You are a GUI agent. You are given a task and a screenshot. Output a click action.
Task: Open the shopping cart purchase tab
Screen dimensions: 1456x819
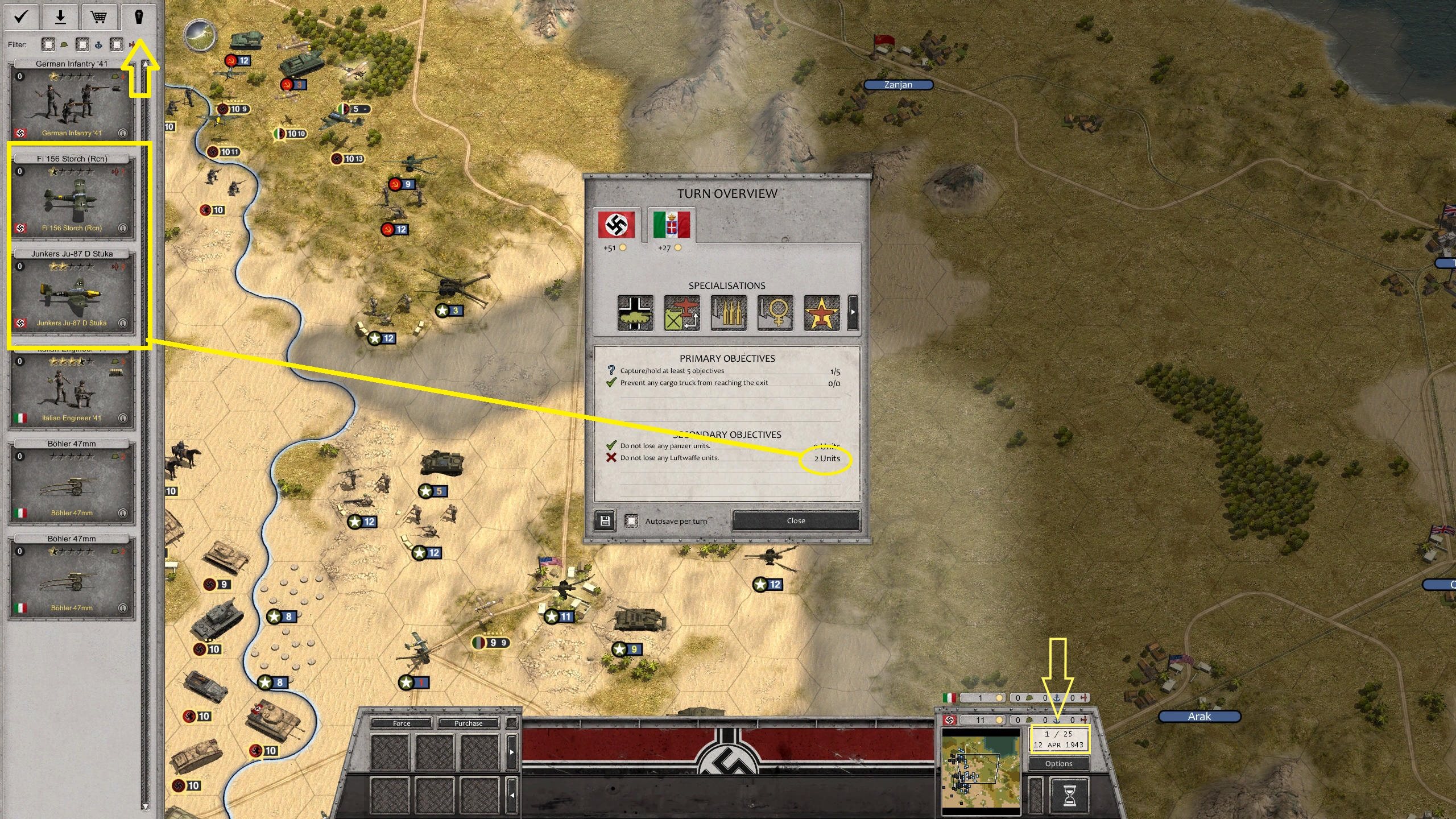pos(99,17)
